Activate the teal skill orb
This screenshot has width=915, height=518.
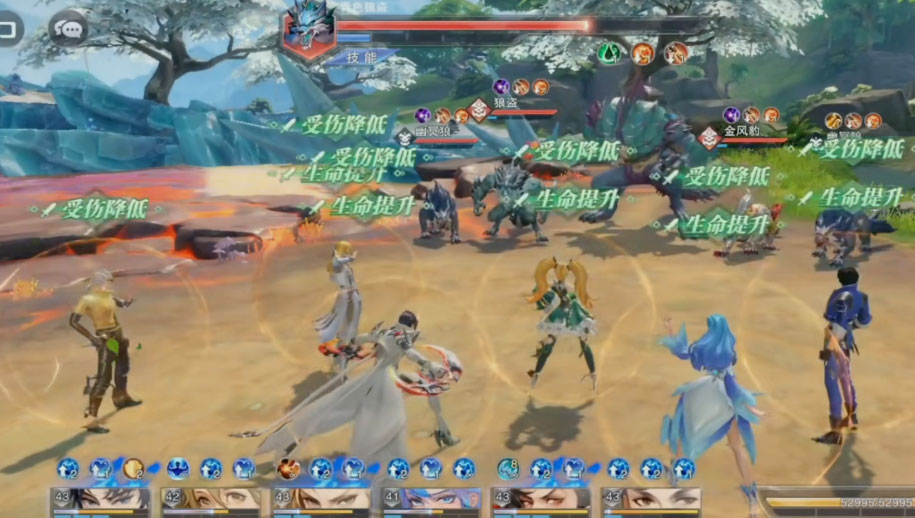pos(508,468)
